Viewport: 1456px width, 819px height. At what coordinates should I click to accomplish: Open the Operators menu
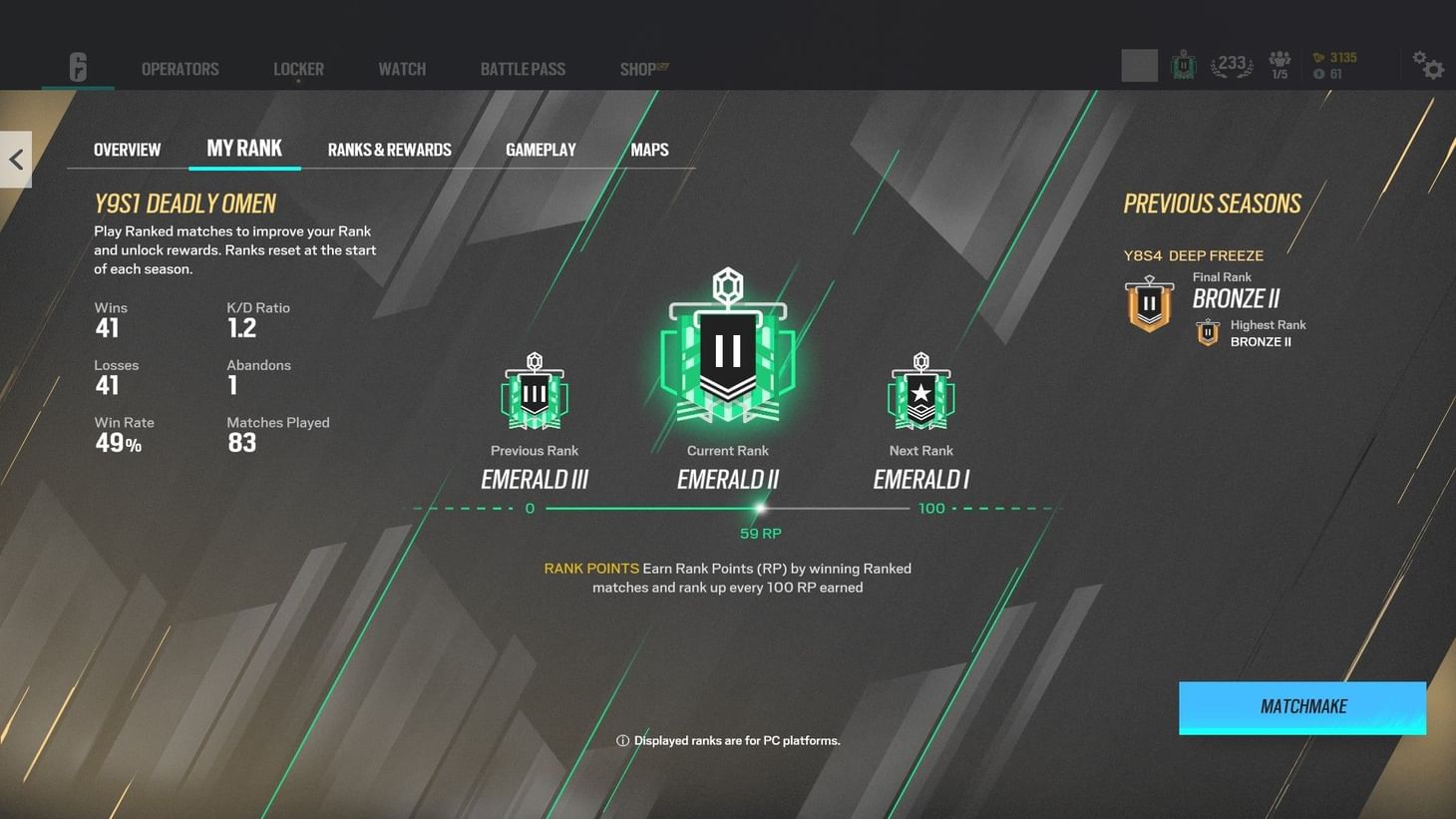180,68
